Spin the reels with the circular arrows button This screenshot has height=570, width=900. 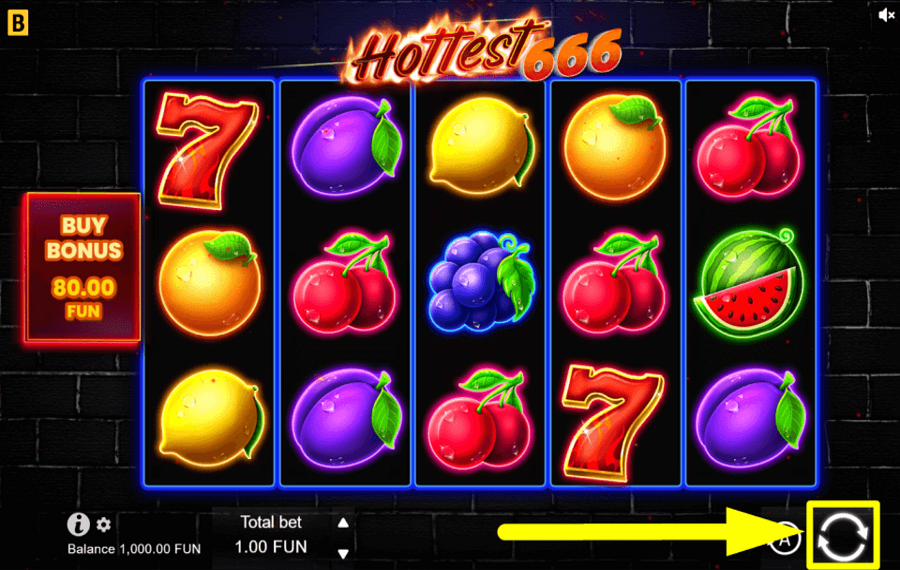(843, 533)
